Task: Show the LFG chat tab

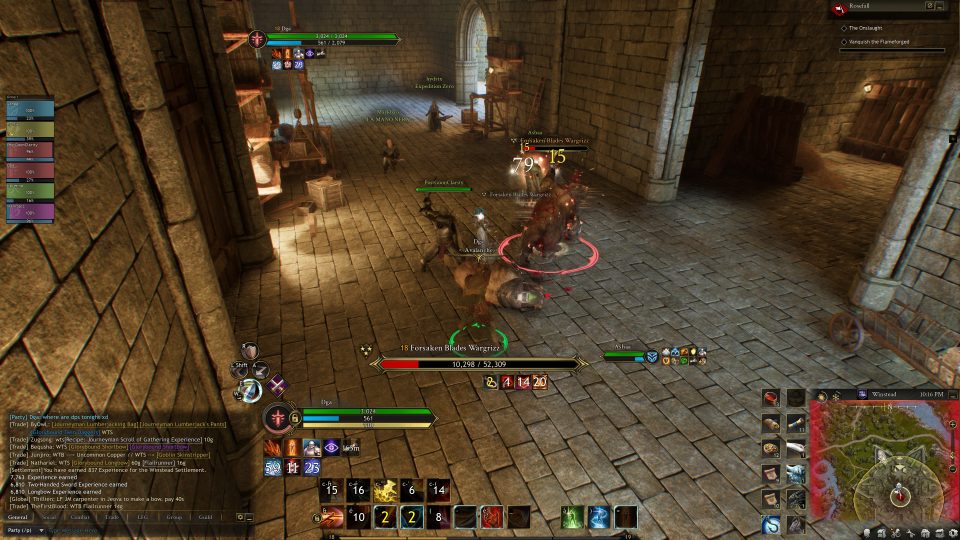Action: pos(143,517)
